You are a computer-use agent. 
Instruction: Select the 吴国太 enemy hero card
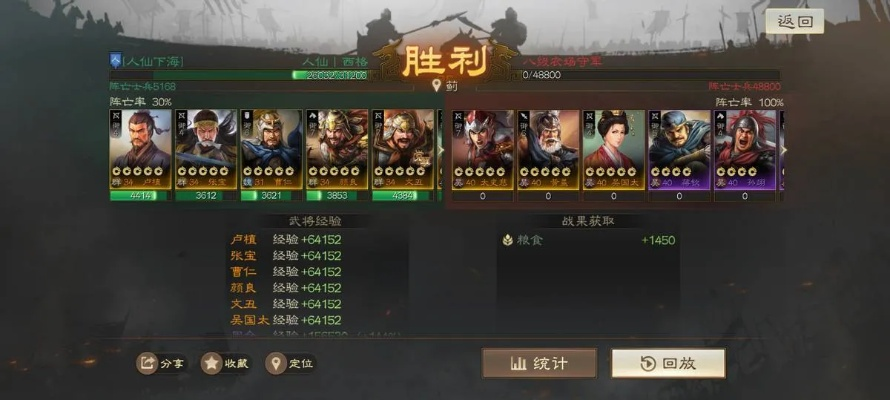coord(614,148)
